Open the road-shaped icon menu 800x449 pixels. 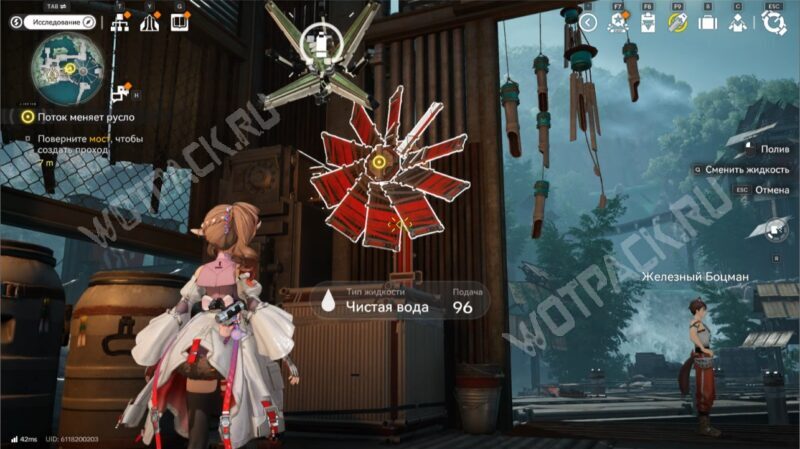pos(150,23)
